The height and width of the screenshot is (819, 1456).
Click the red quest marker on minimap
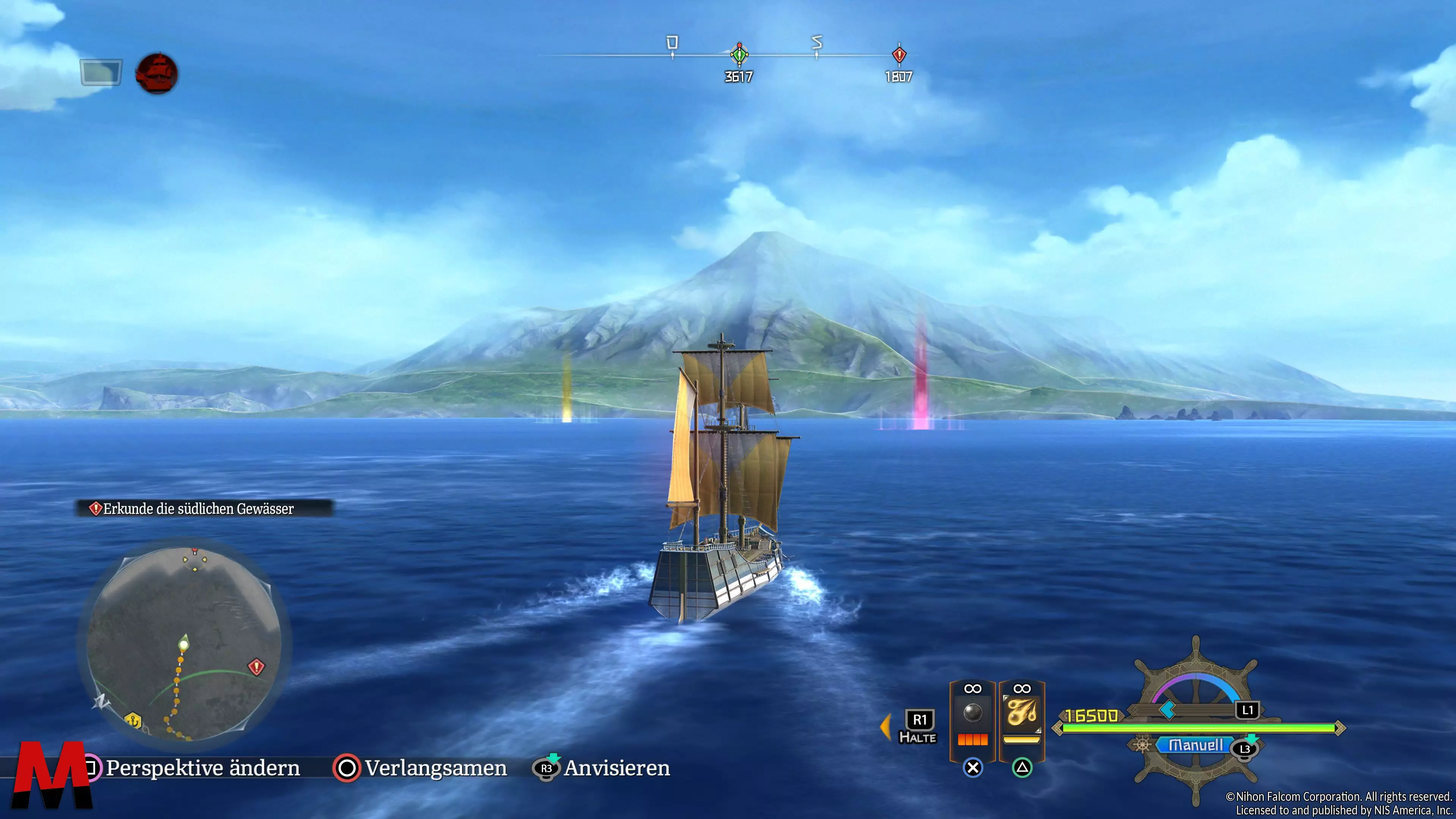256,667
